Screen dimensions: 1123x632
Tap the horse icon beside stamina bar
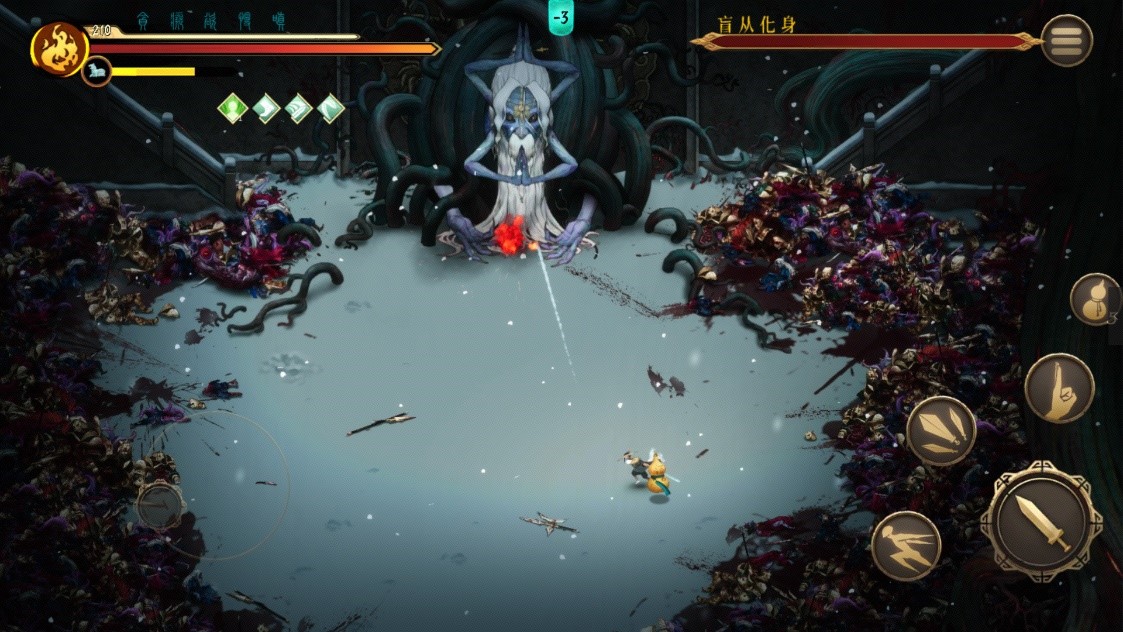tap(97, 71)
